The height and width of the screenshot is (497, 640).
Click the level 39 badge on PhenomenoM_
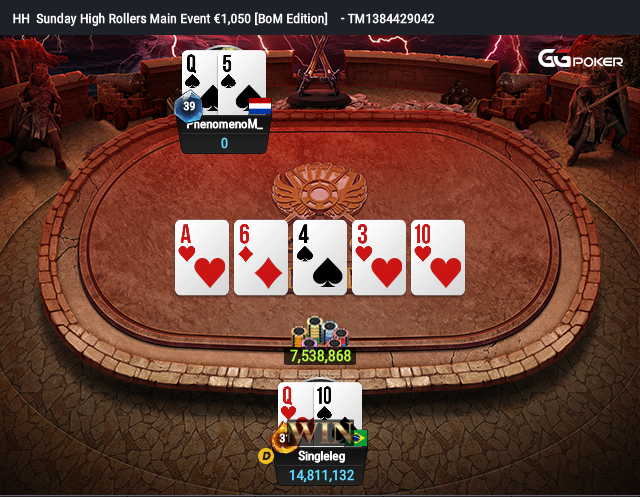[x=188, y=107]
